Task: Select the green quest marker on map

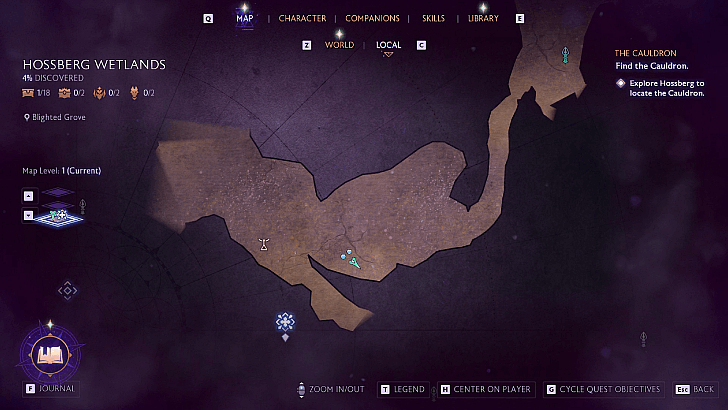Action: pos(355,263)
